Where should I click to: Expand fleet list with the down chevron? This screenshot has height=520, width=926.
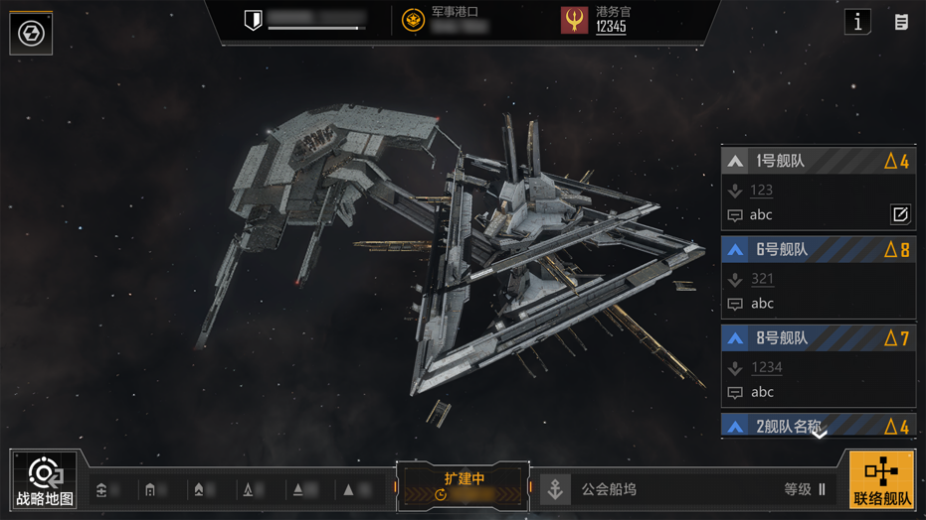[x=819, y=434]
